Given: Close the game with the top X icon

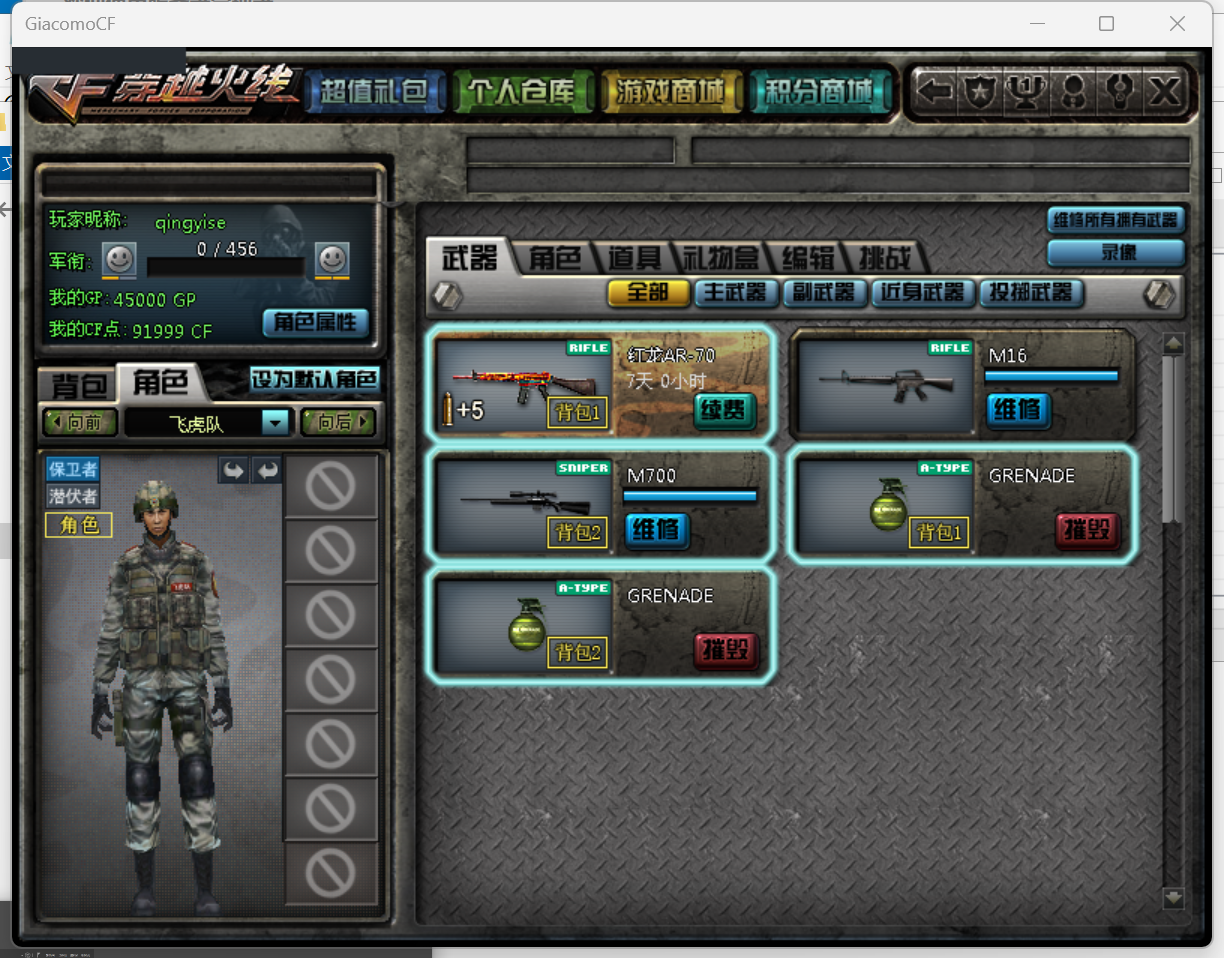Looking at the screenshot, I should pos(1165,93).
